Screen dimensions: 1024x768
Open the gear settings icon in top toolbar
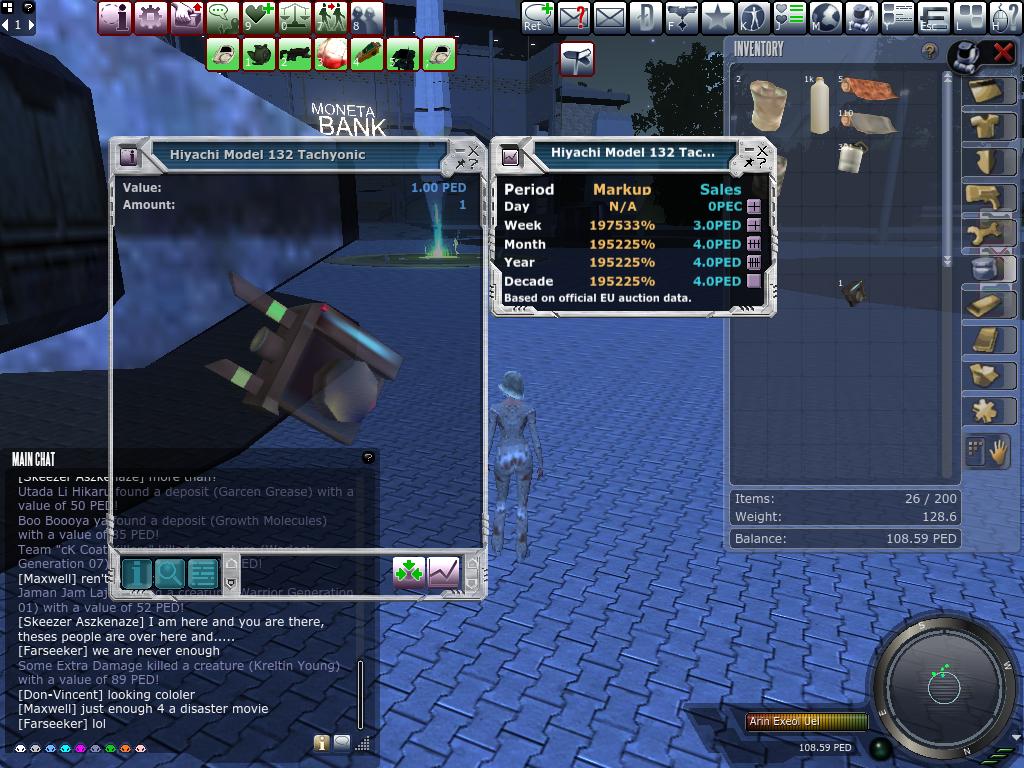[x=151, y=18]
